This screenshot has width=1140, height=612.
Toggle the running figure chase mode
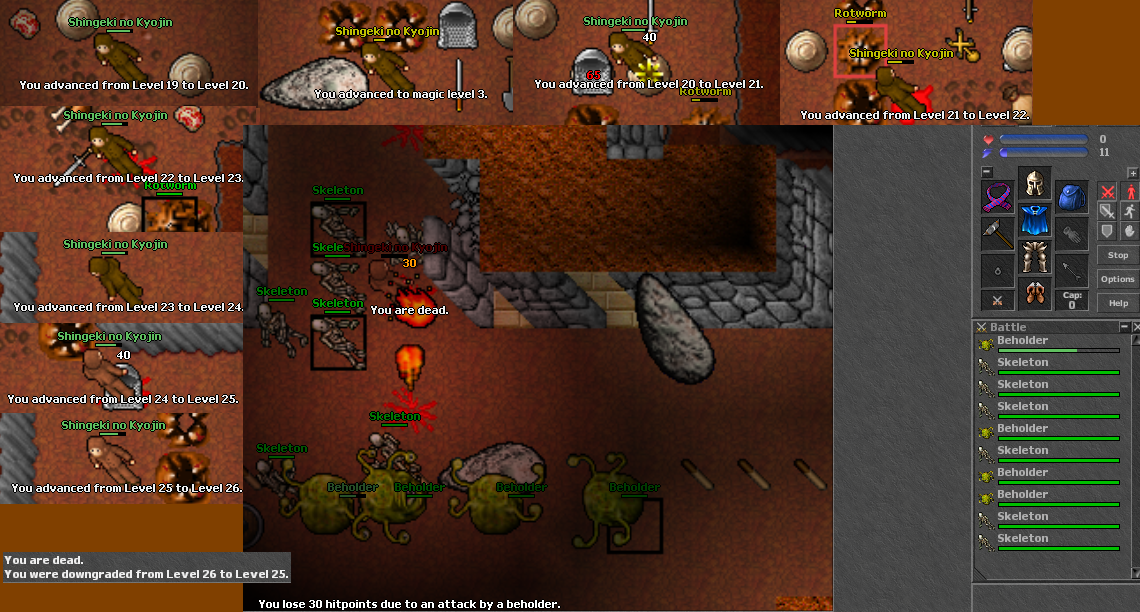click(x=1131, y=211)
